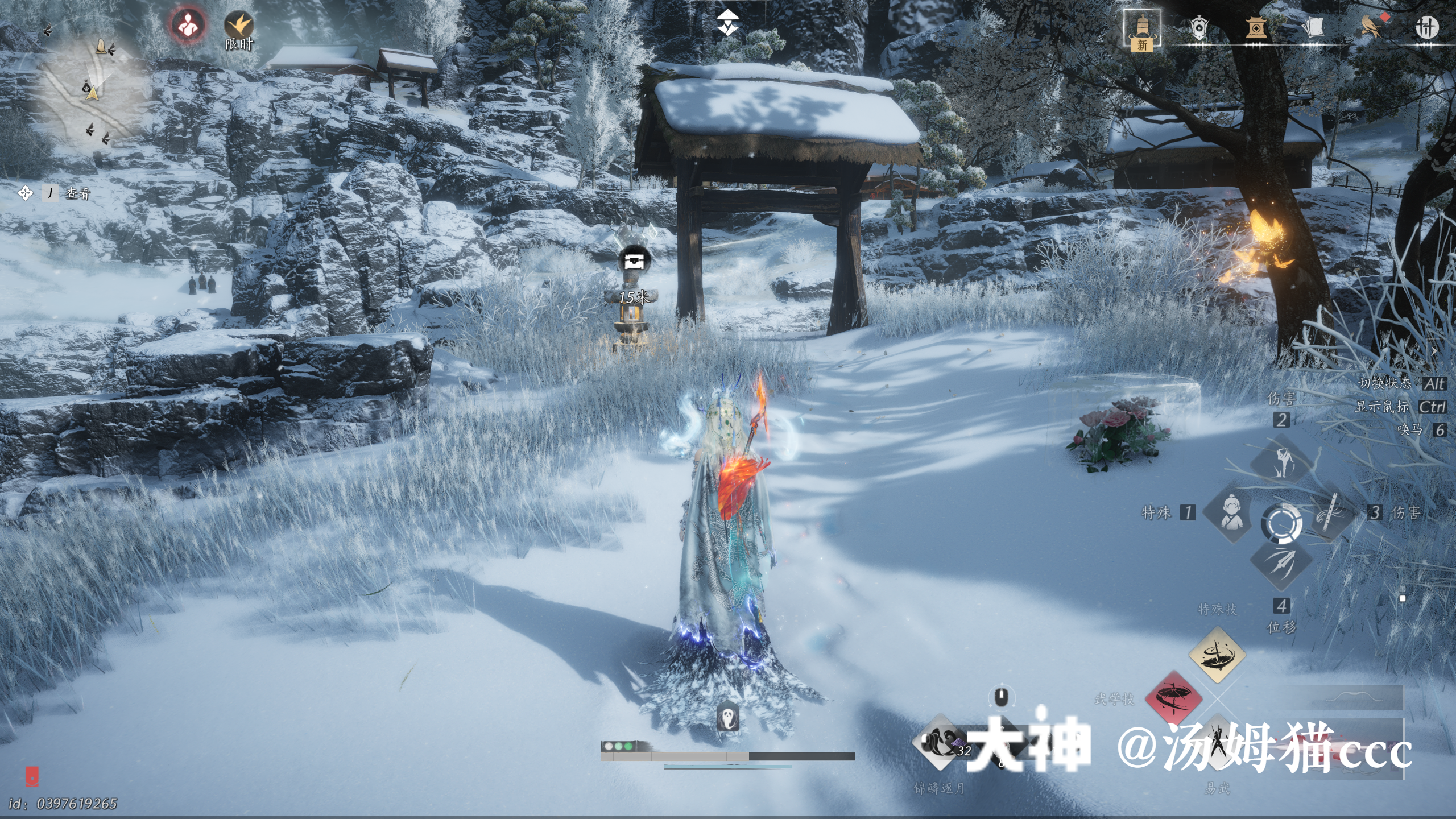Open the bell icon tagged 新
1456x819 pixels.
click(1142, 28)
